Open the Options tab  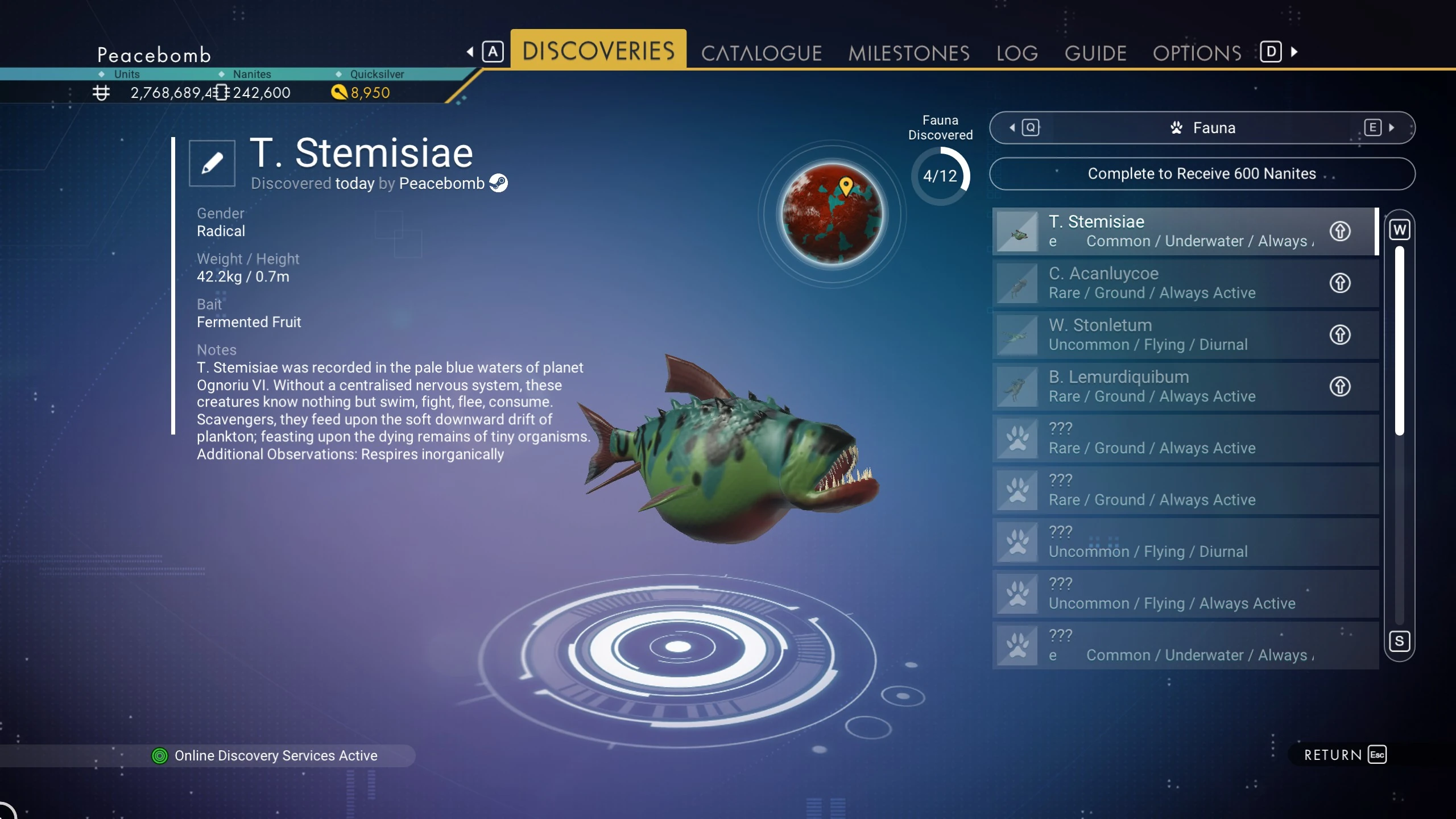[x=1197, y=53]
